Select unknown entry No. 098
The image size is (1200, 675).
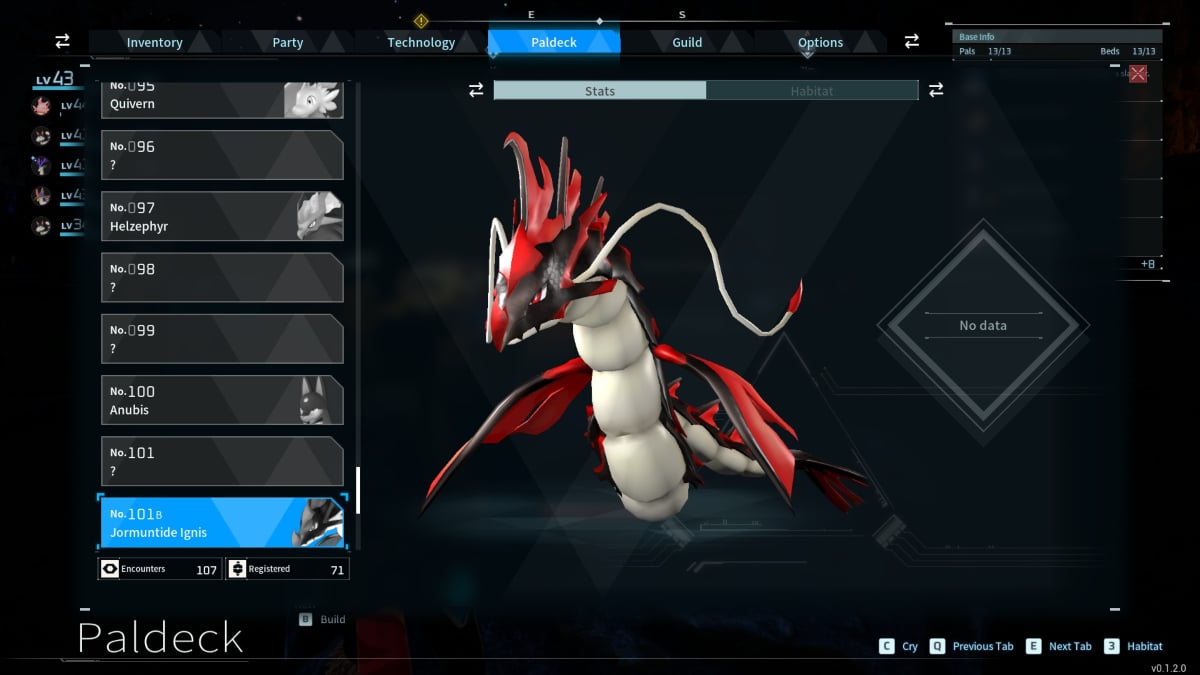(222, 277)
